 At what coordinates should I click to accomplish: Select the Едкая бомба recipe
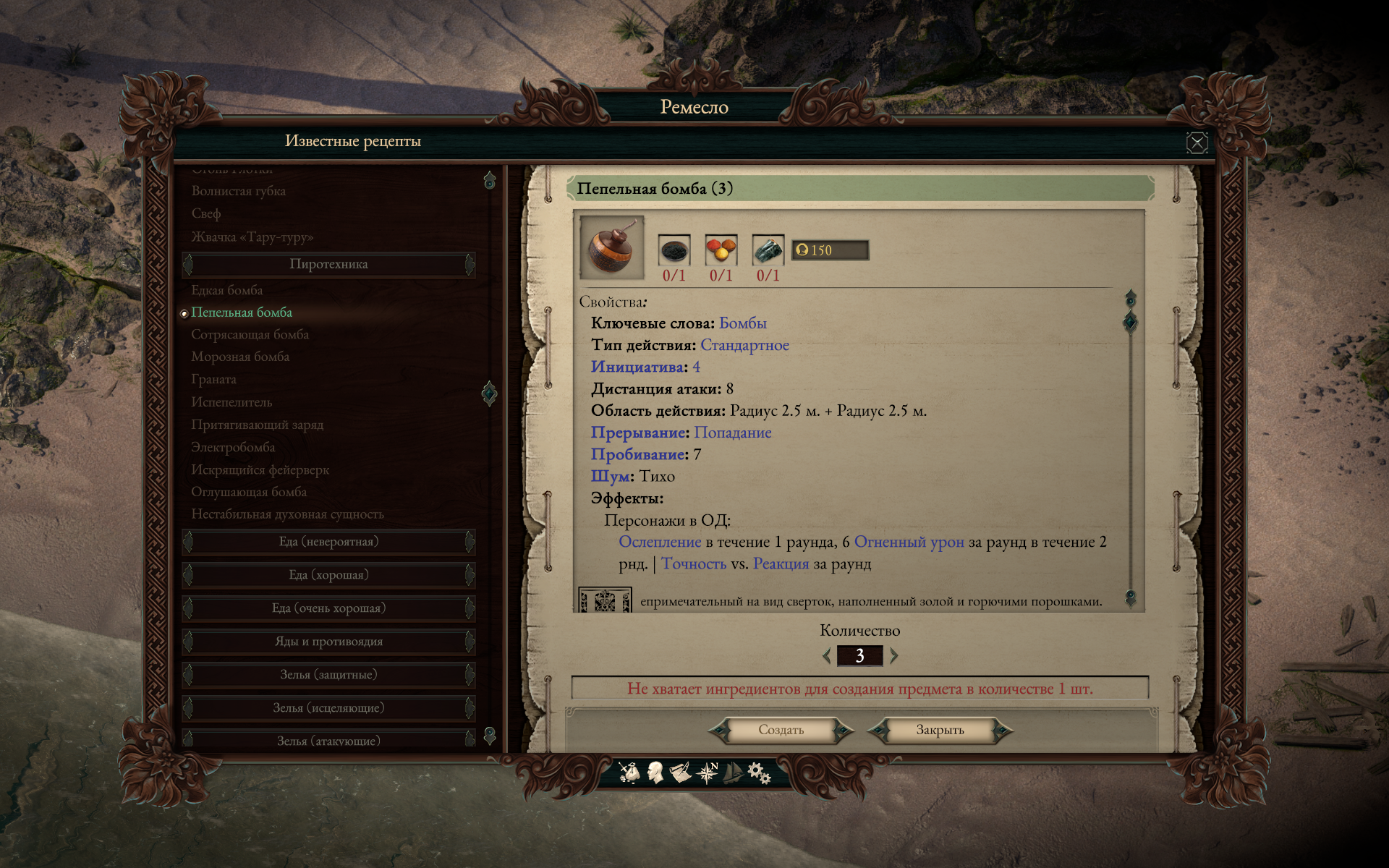(227, 290)
